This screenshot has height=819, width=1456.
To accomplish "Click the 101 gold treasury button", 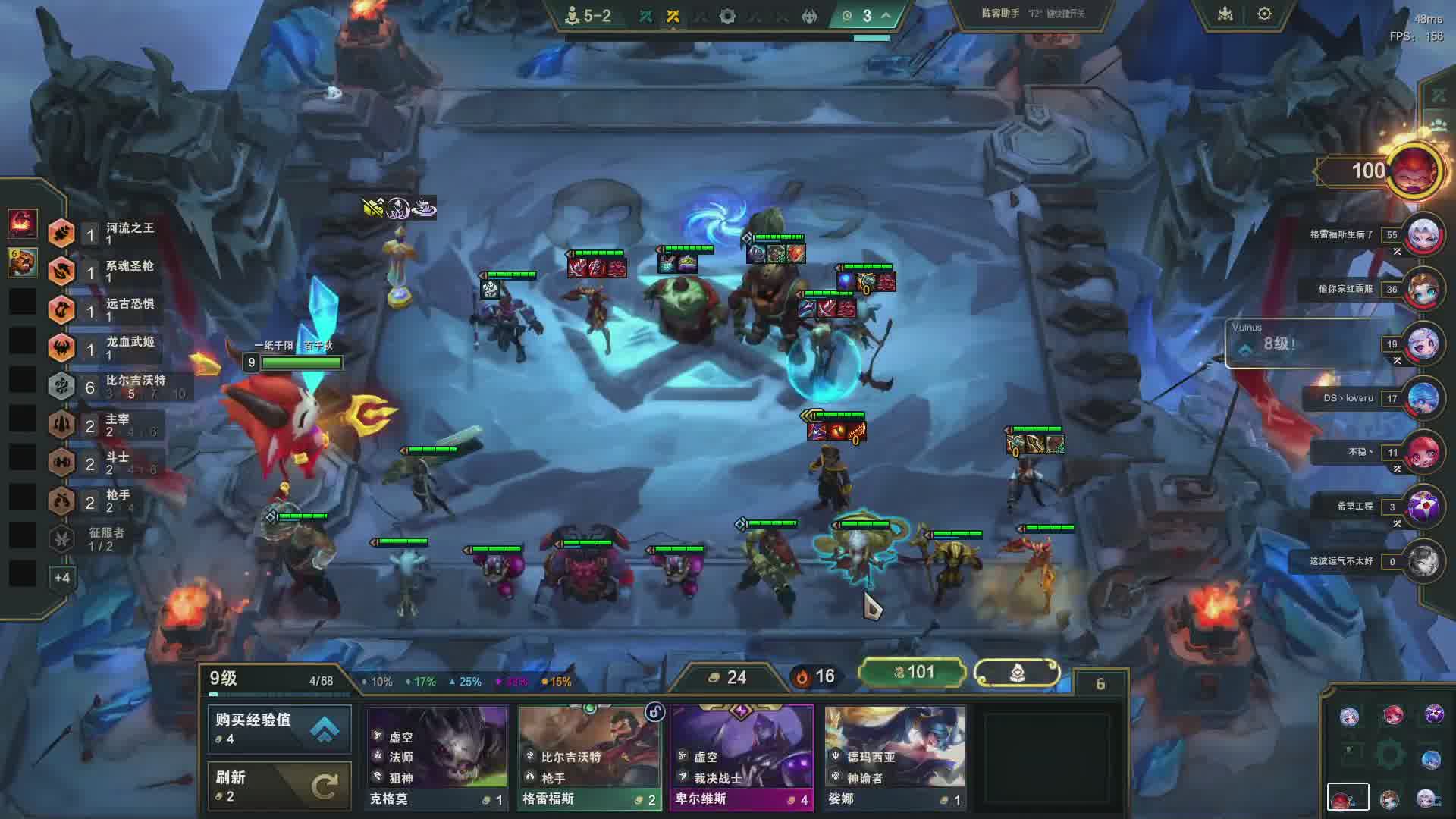I will point(912,673).
